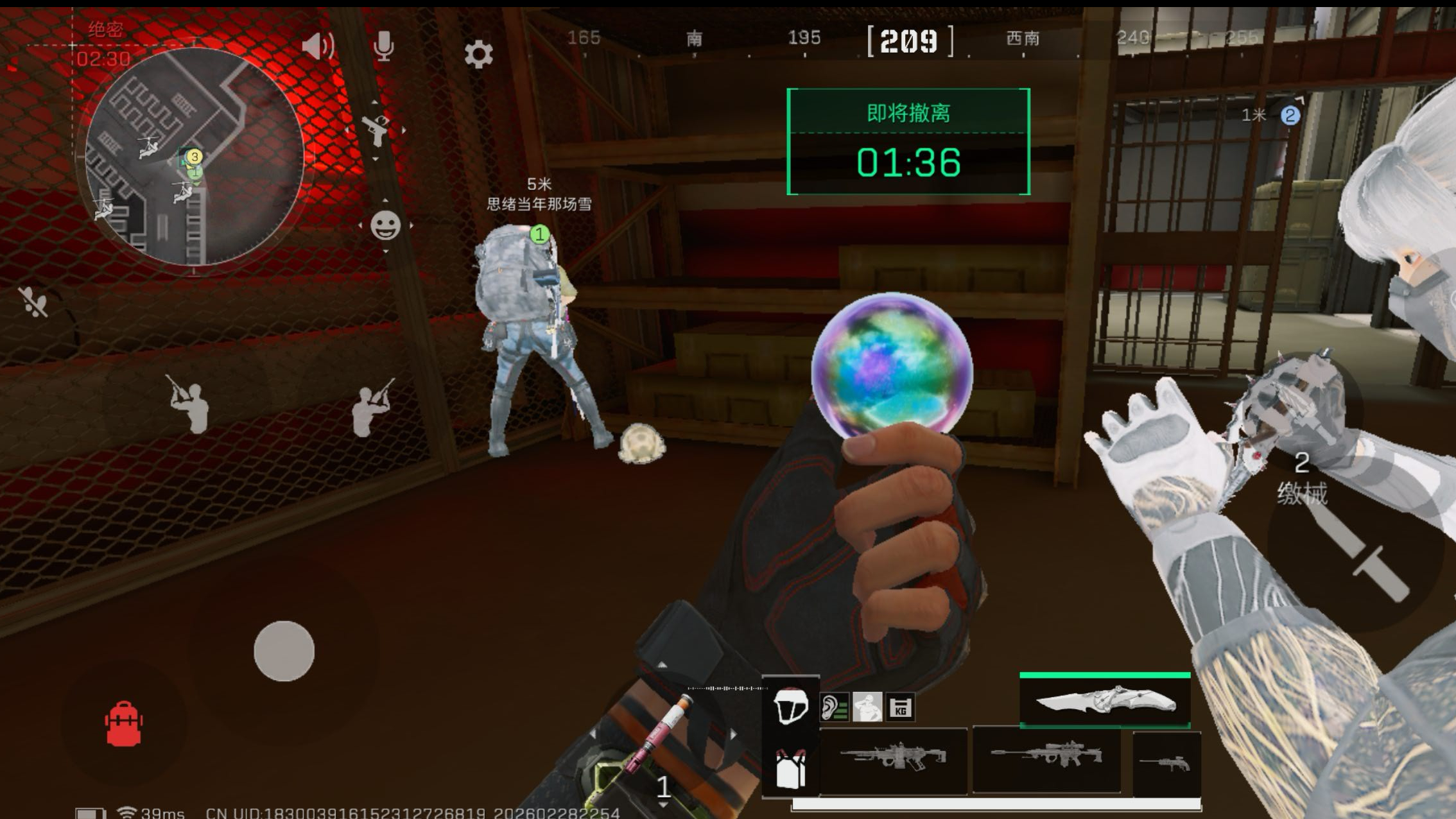Screen dimensions: 1456x819
Task: Open the pistol quick-message wheel icon
Action: tap(376, 130)
